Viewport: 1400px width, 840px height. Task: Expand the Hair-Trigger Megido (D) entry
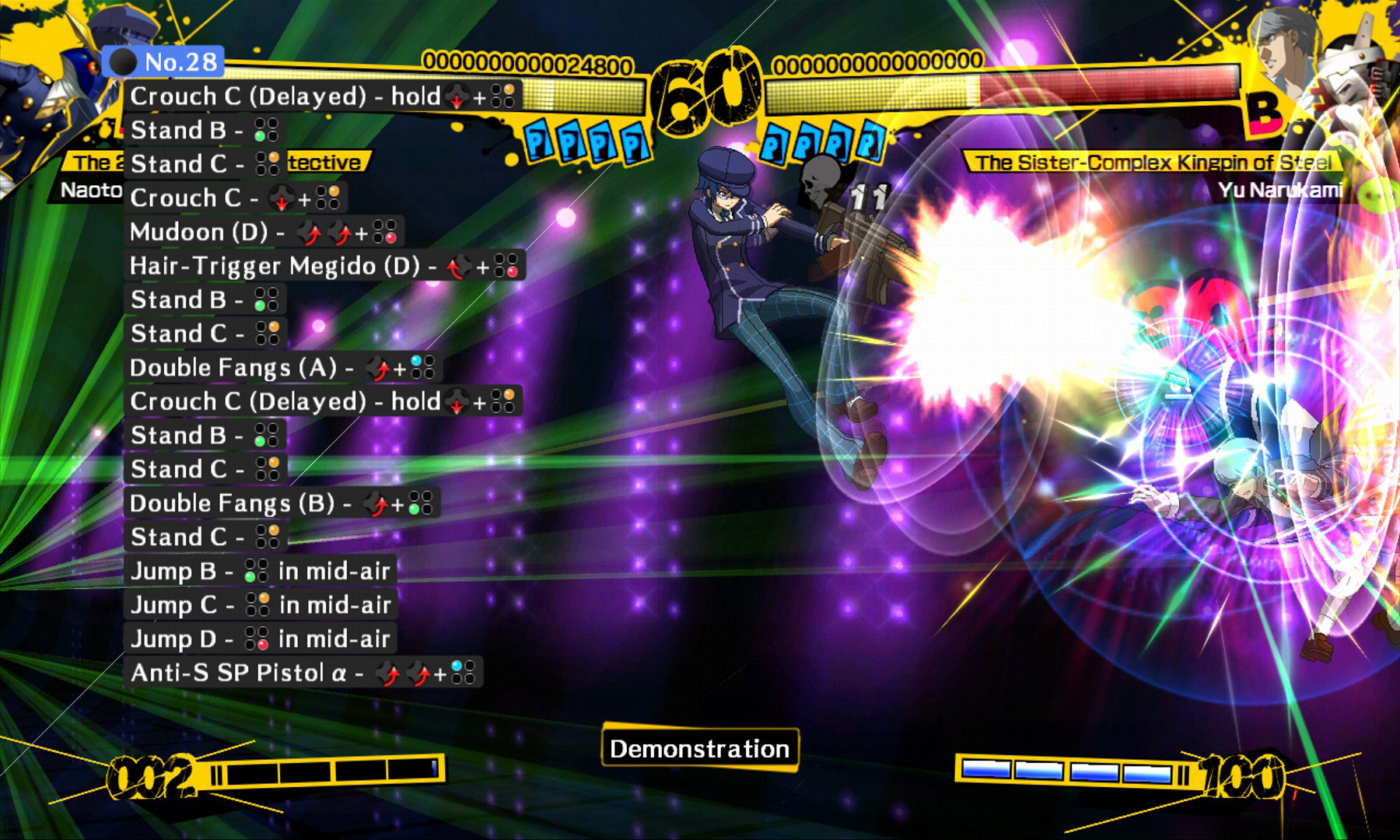pyautogui.click(x=311, y=266)
